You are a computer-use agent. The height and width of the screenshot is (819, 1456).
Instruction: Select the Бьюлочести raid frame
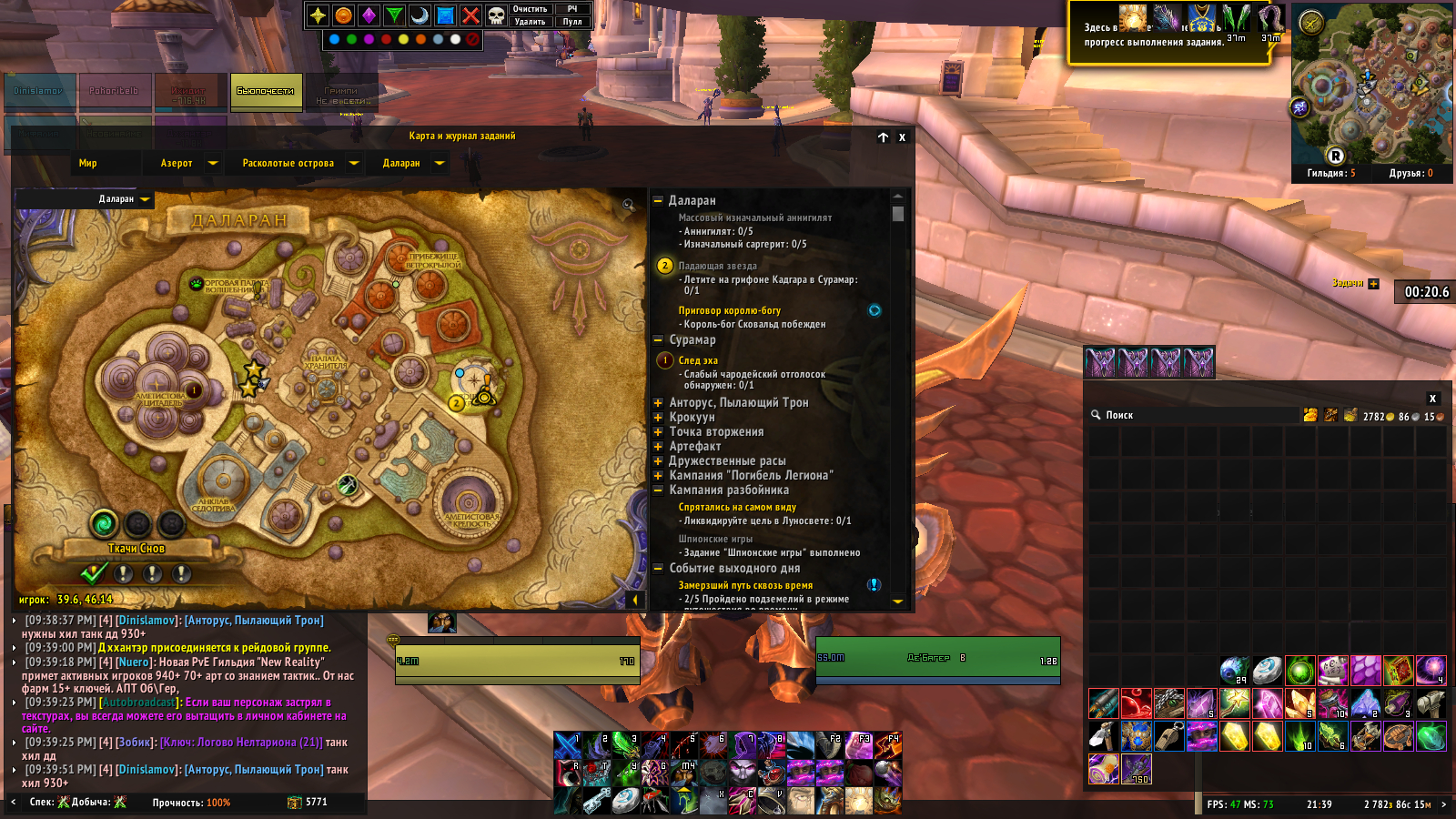click(266, 91)
